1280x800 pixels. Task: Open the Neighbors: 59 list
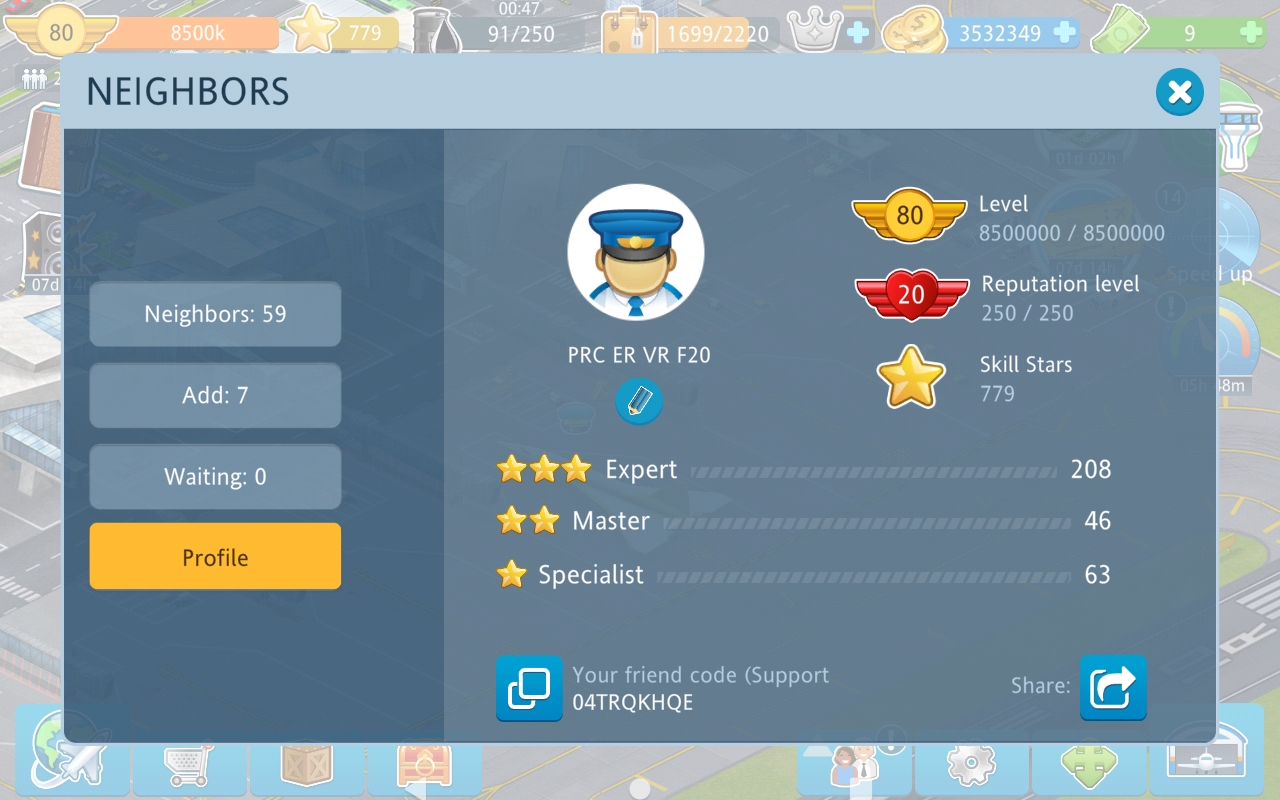215,314
